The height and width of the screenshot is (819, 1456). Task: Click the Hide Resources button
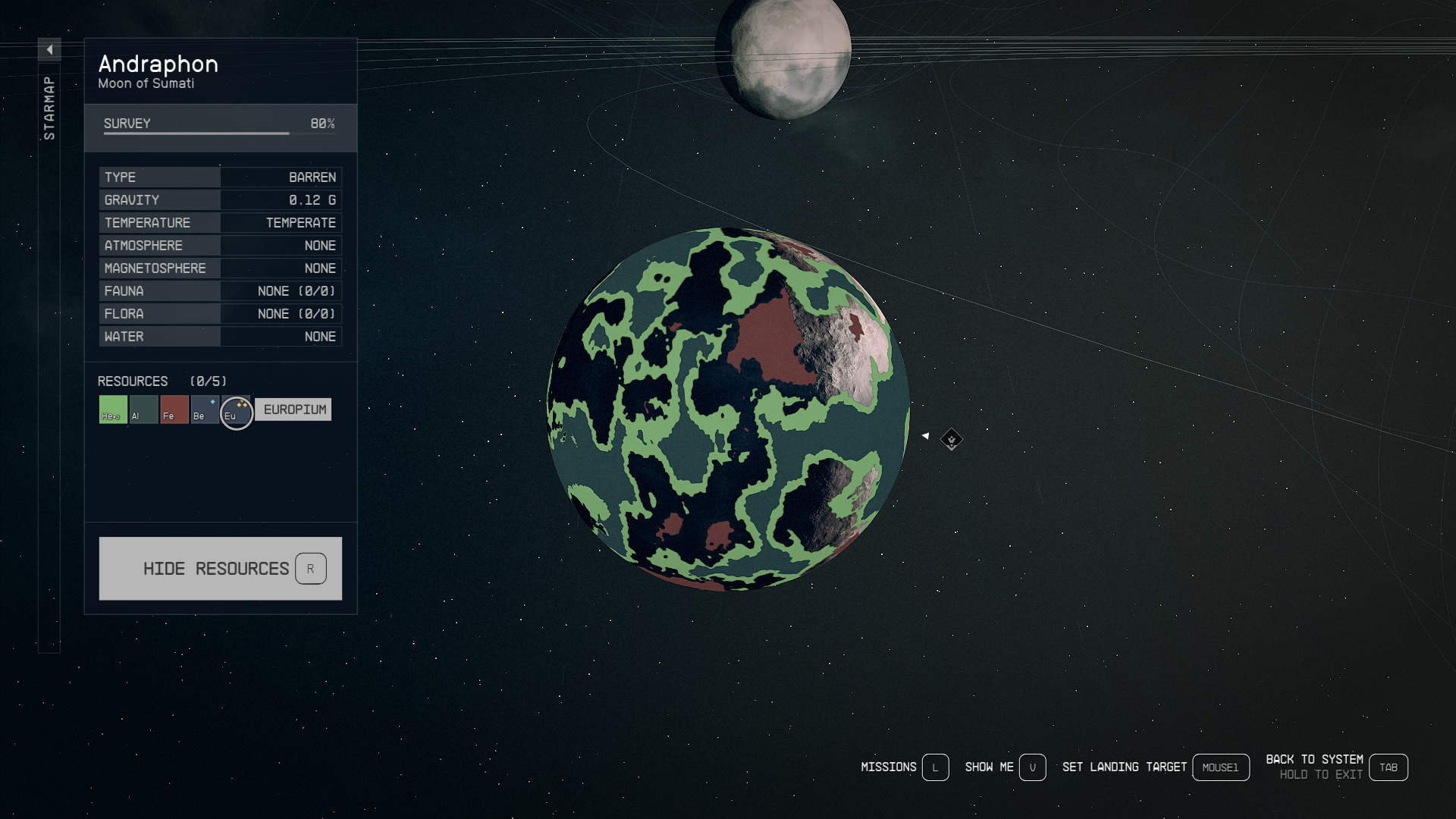(x=220, y=569)
